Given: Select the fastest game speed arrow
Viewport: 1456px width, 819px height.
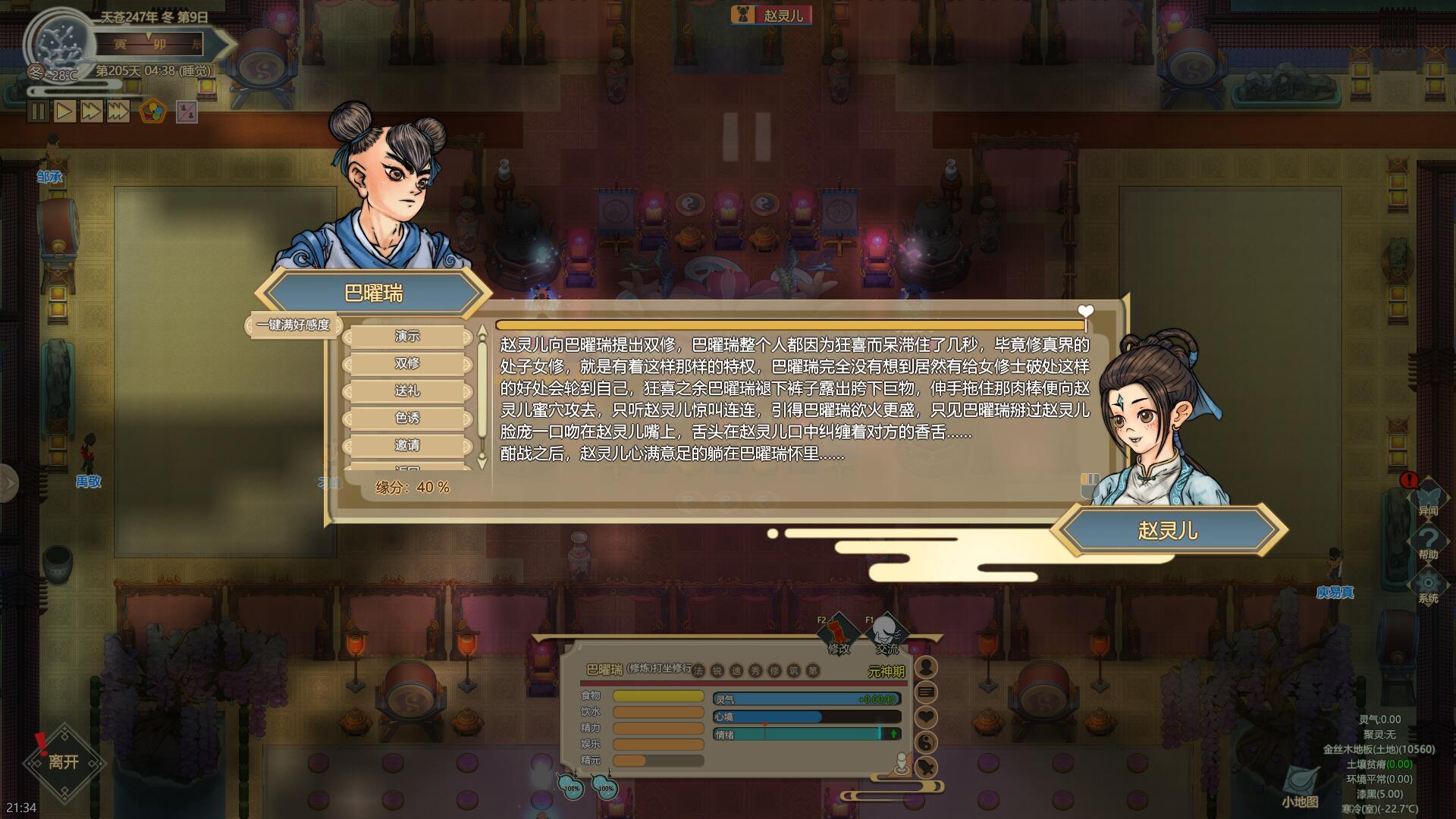Looking at the screenshot, I should [x=118, y=111].
